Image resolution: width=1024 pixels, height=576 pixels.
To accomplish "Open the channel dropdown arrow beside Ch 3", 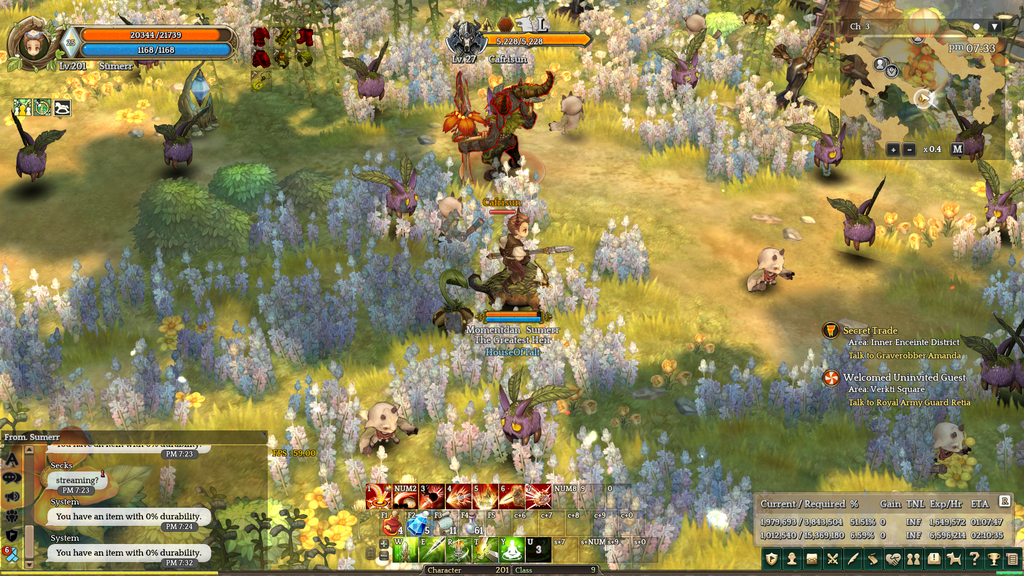I will 994,26.
